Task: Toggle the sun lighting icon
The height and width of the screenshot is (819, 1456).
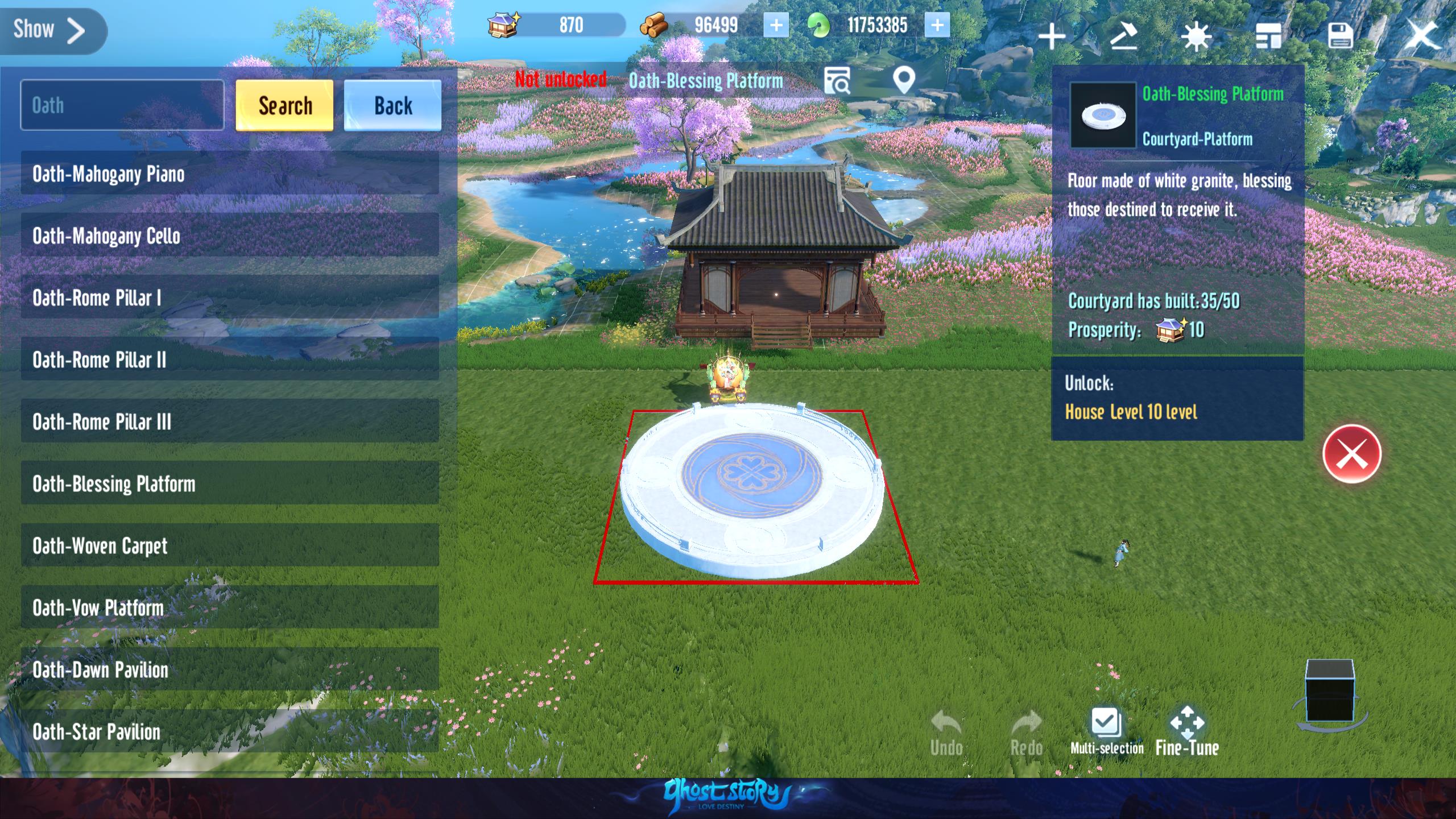Action: (1196, 37)
